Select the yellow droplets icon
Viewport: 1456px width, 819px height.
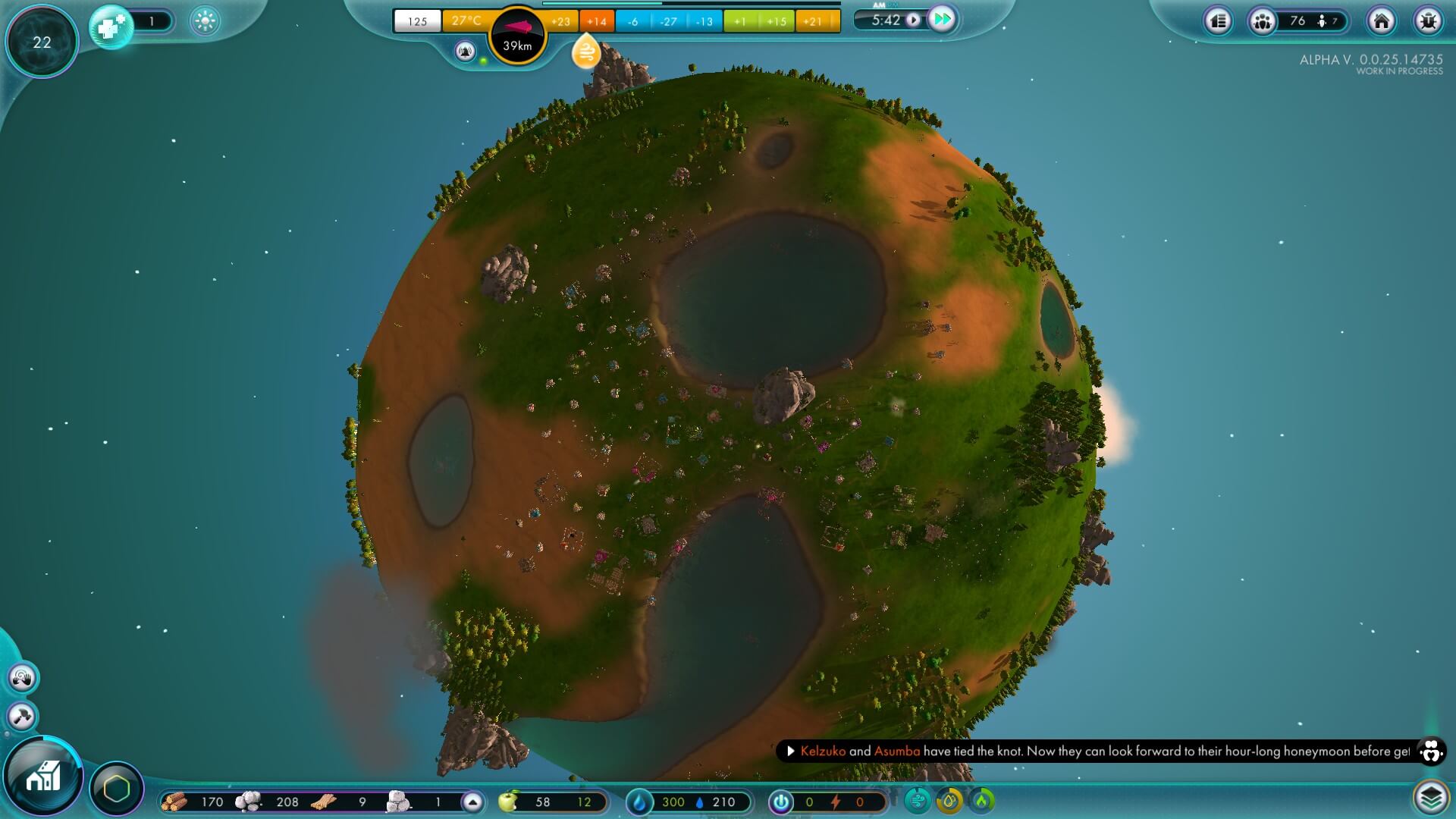[x=949, y=800]
